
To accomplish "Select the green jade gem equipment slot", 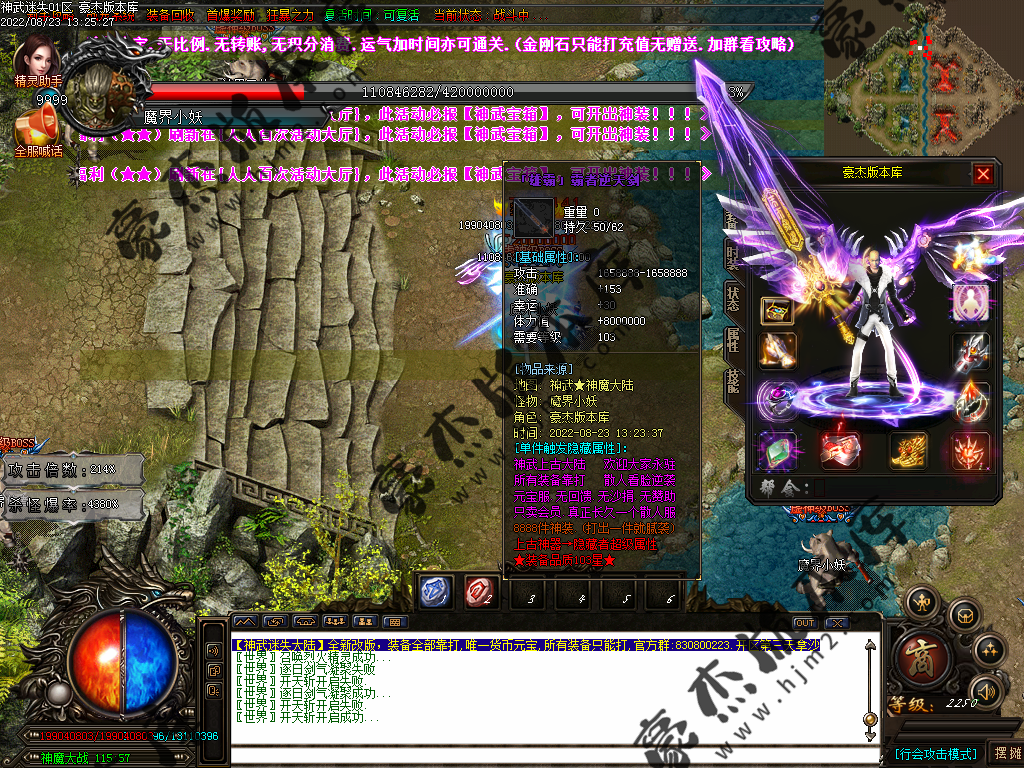I will click(x=777, y=450).
